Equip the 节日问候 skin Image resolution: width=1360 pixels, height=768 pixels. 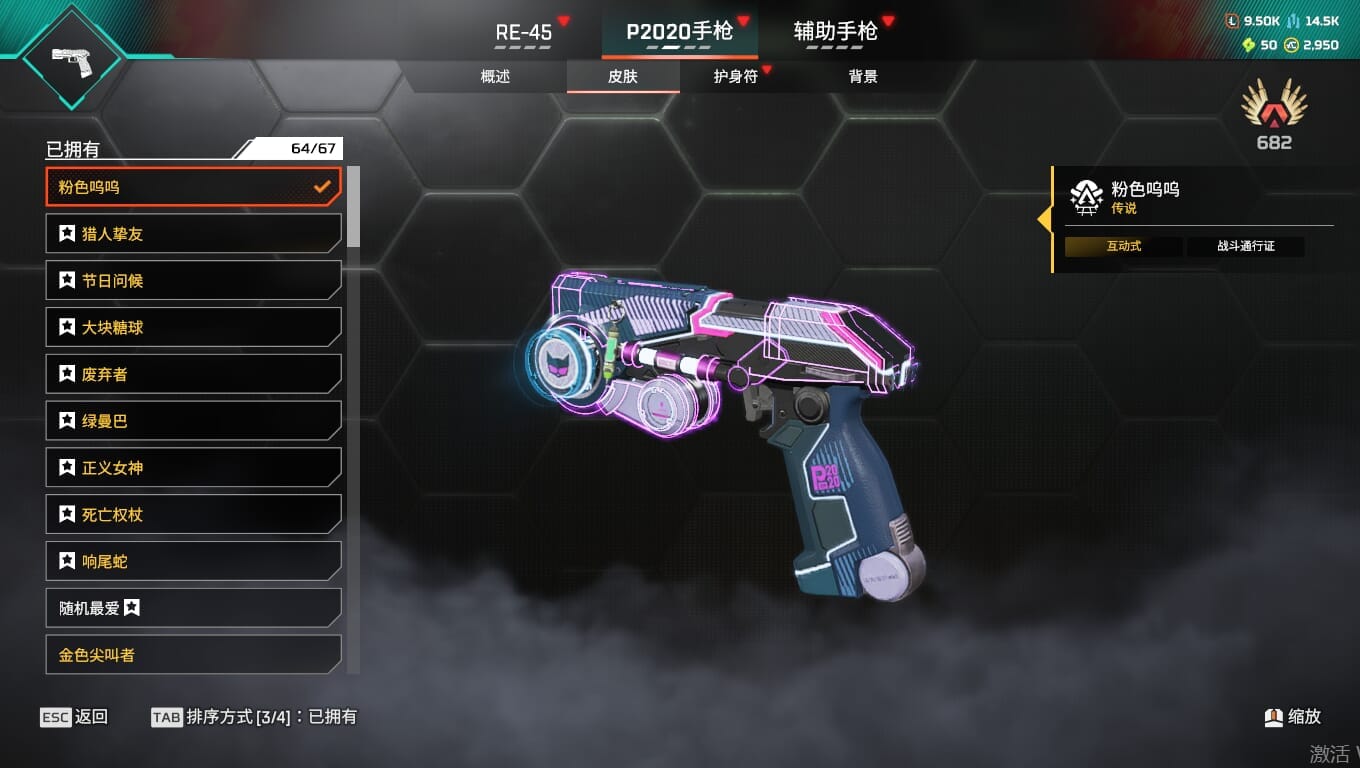194,281
